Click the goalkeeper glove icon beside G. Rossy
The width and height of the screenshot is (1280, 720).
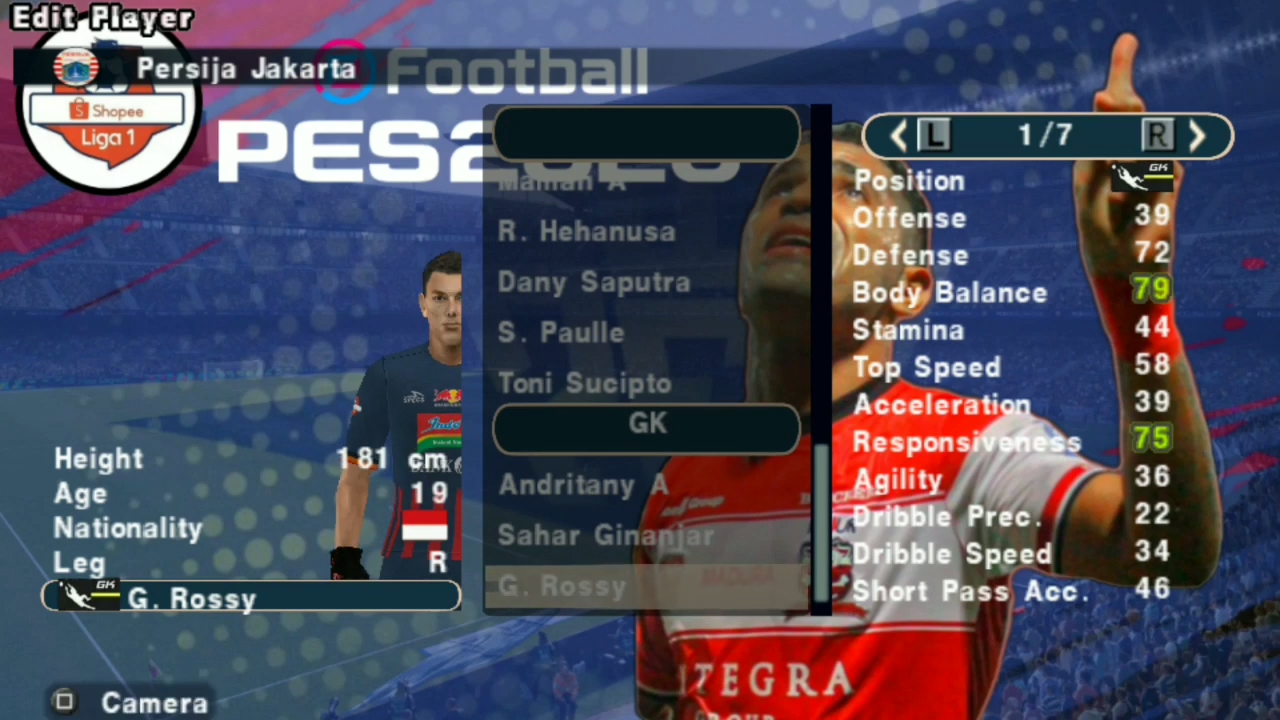pos(86,595)
